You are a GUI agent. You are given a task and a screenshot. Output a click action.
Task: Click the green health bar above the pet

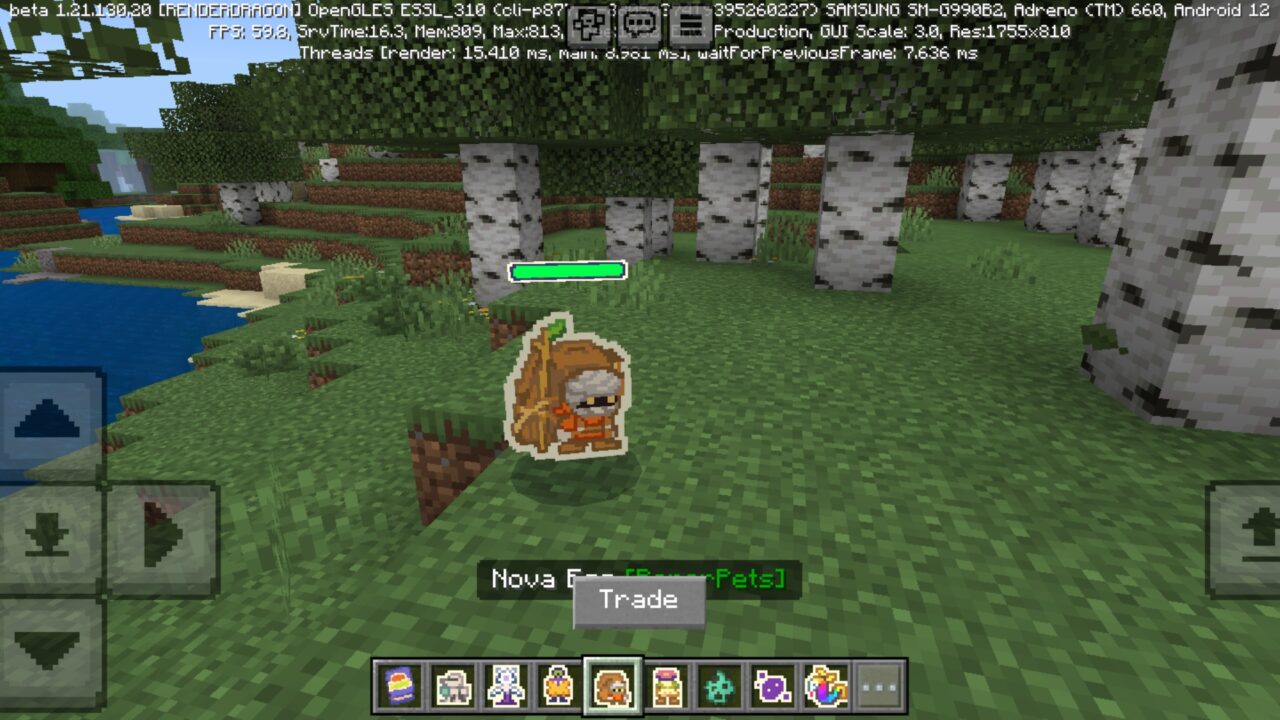(x=567, y=270)
